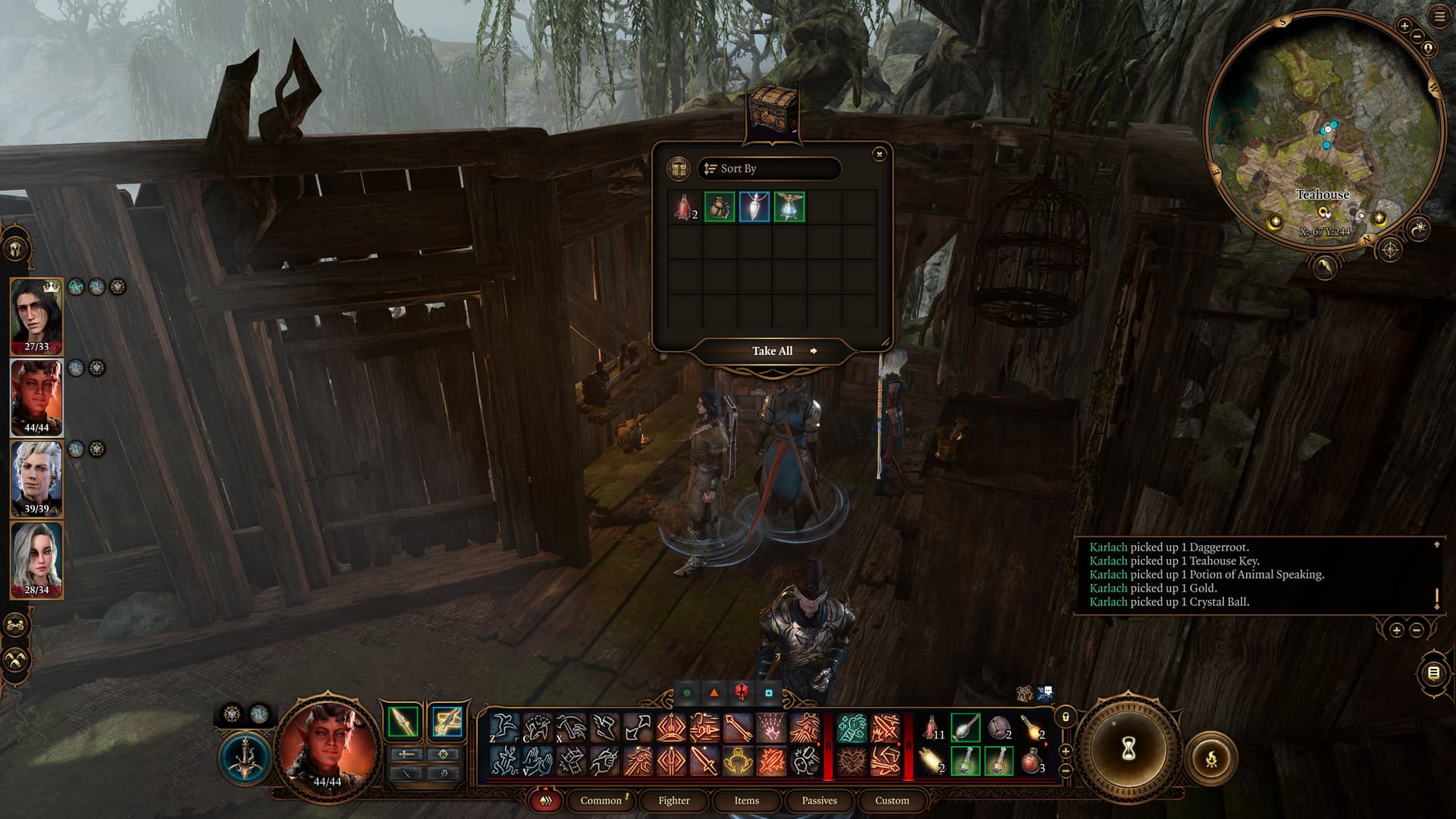Show the Passives hotbar tab
Viewport: 1456px width, 819px height.
pyautogui.click(x=819, y=801)
